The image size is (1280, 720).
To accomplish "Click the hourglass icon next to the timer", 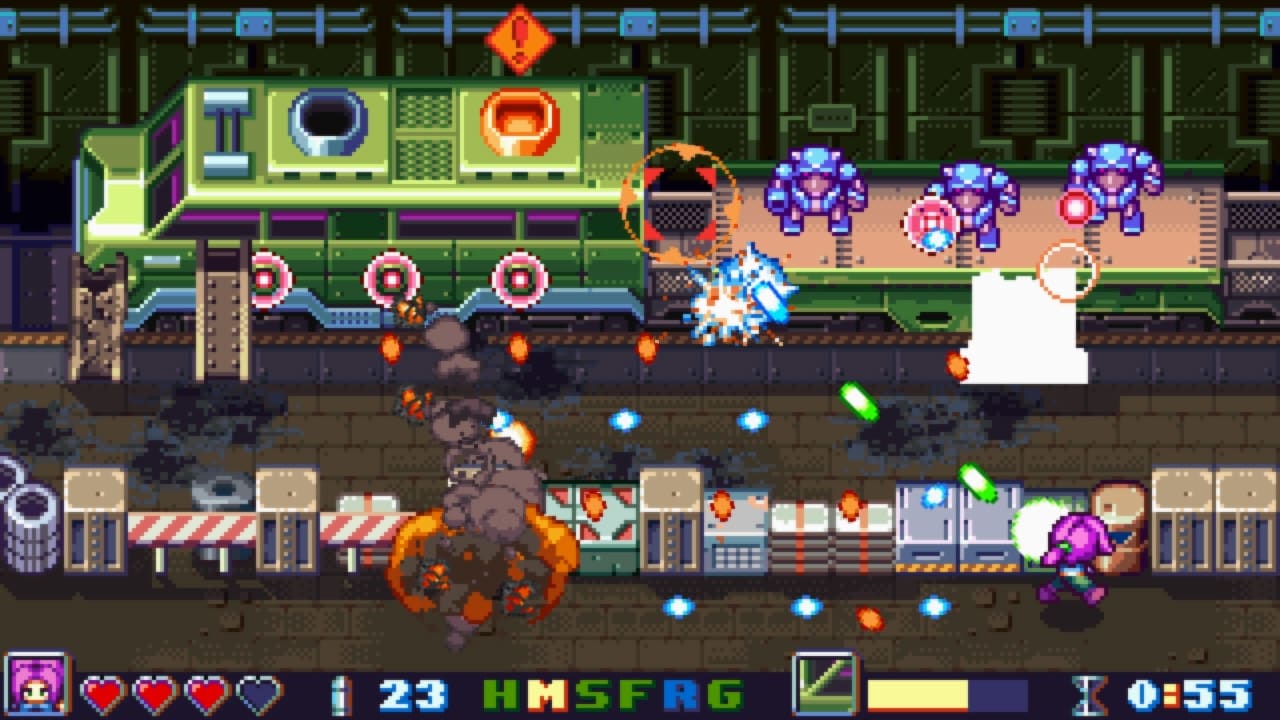I will (1090, 692).
